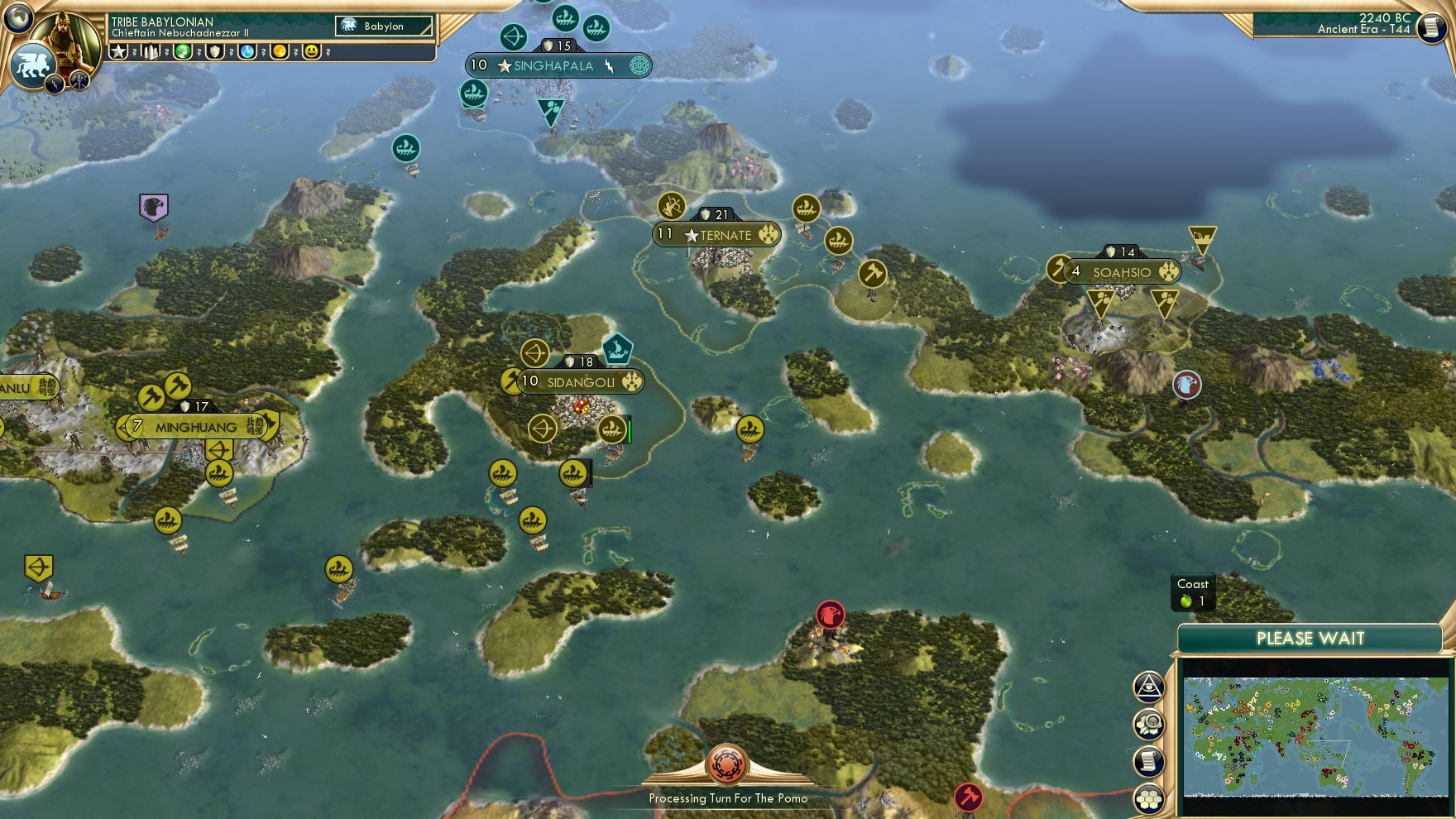
Task: Select the warrior hammer unit icon near Ternate
Action: 871,271
